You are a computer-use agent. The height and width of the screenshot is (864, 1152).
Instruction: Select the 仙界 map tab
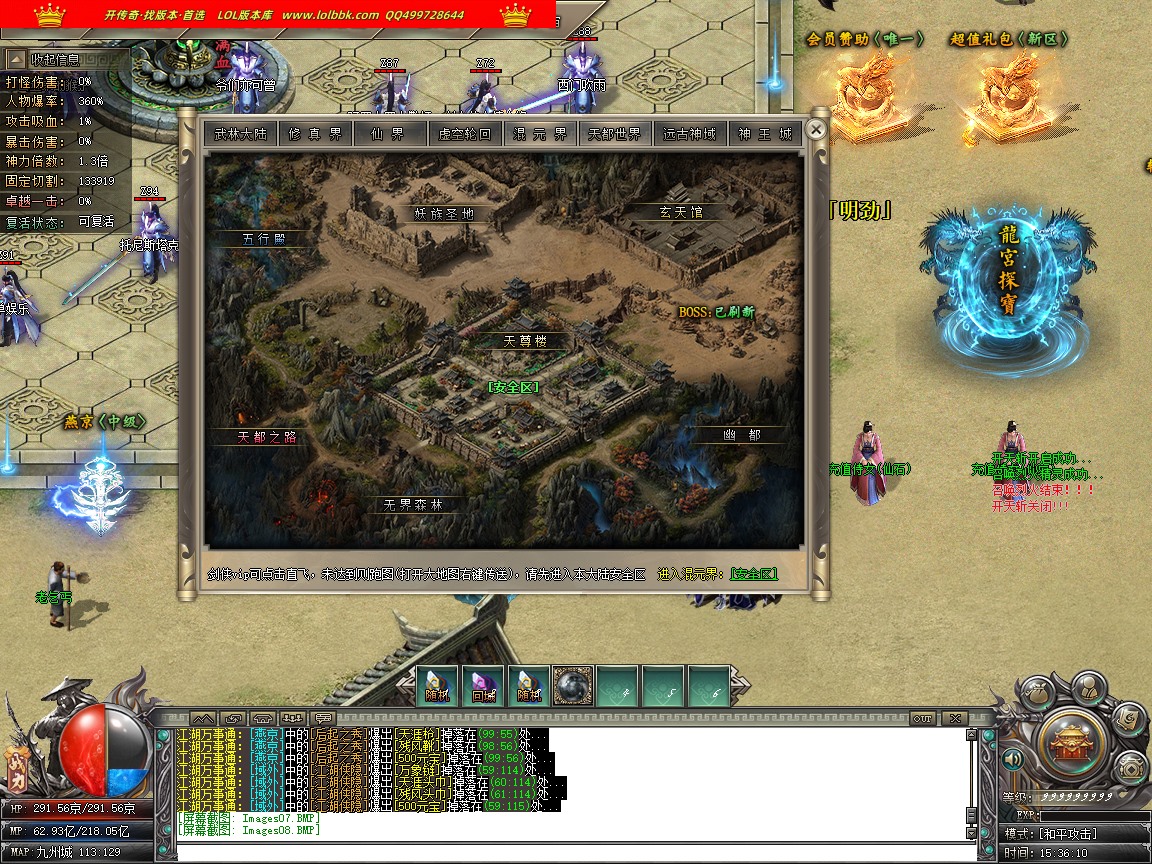(389, 133)
